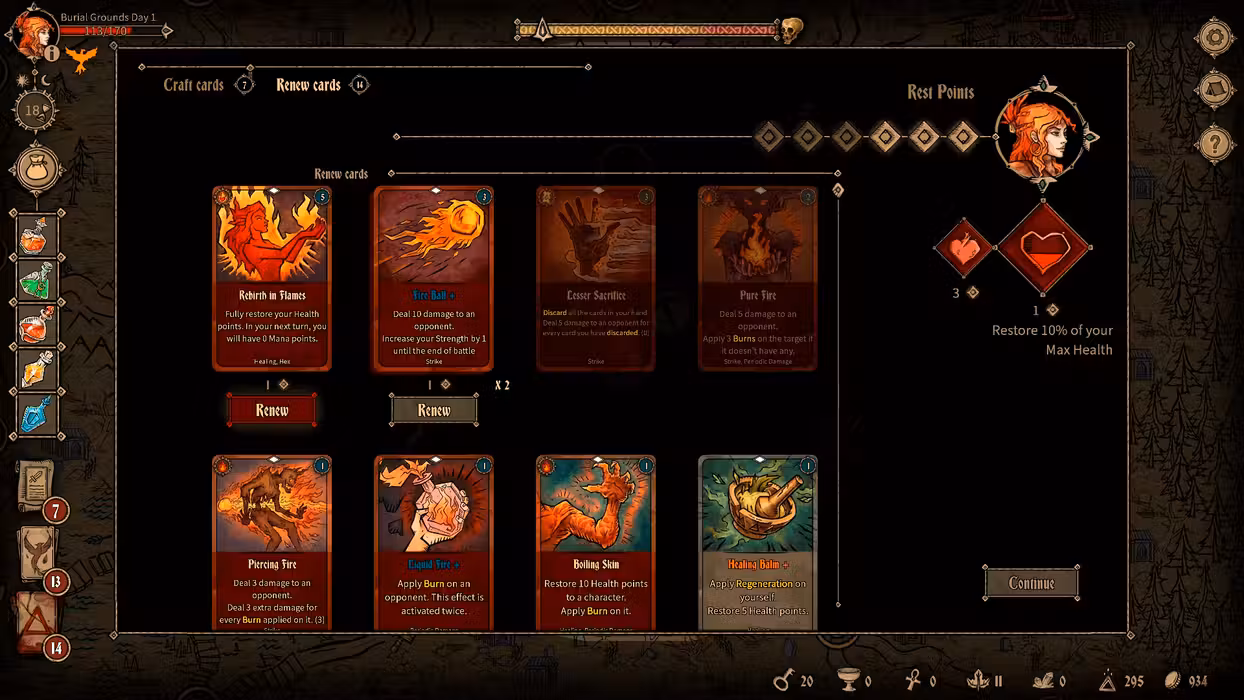Screen dimensions: 1244x700
Task: Continue past the rest screen
Action: [1031, 583]
